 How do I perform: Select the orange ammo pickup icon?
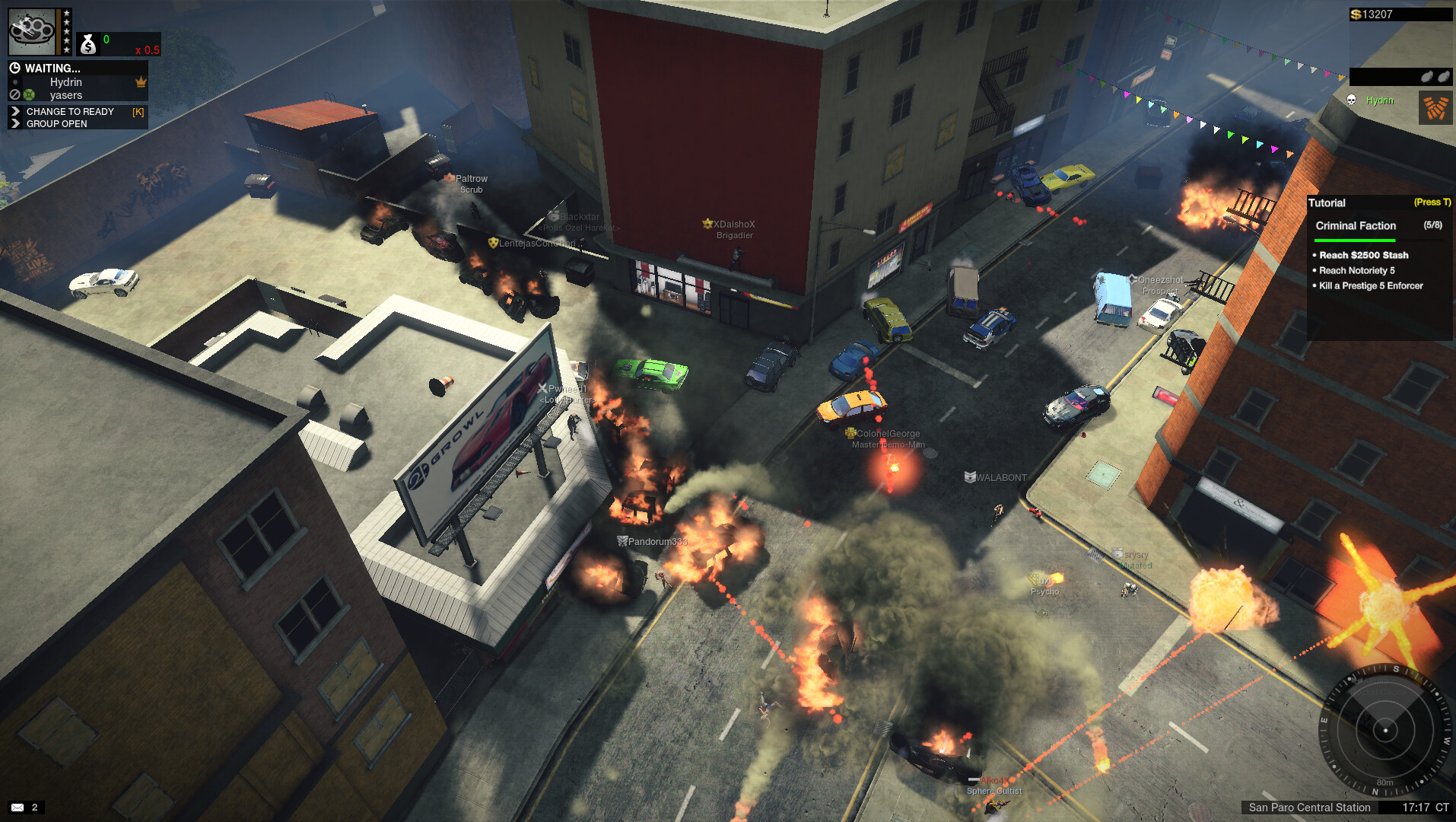point(1435,107)
